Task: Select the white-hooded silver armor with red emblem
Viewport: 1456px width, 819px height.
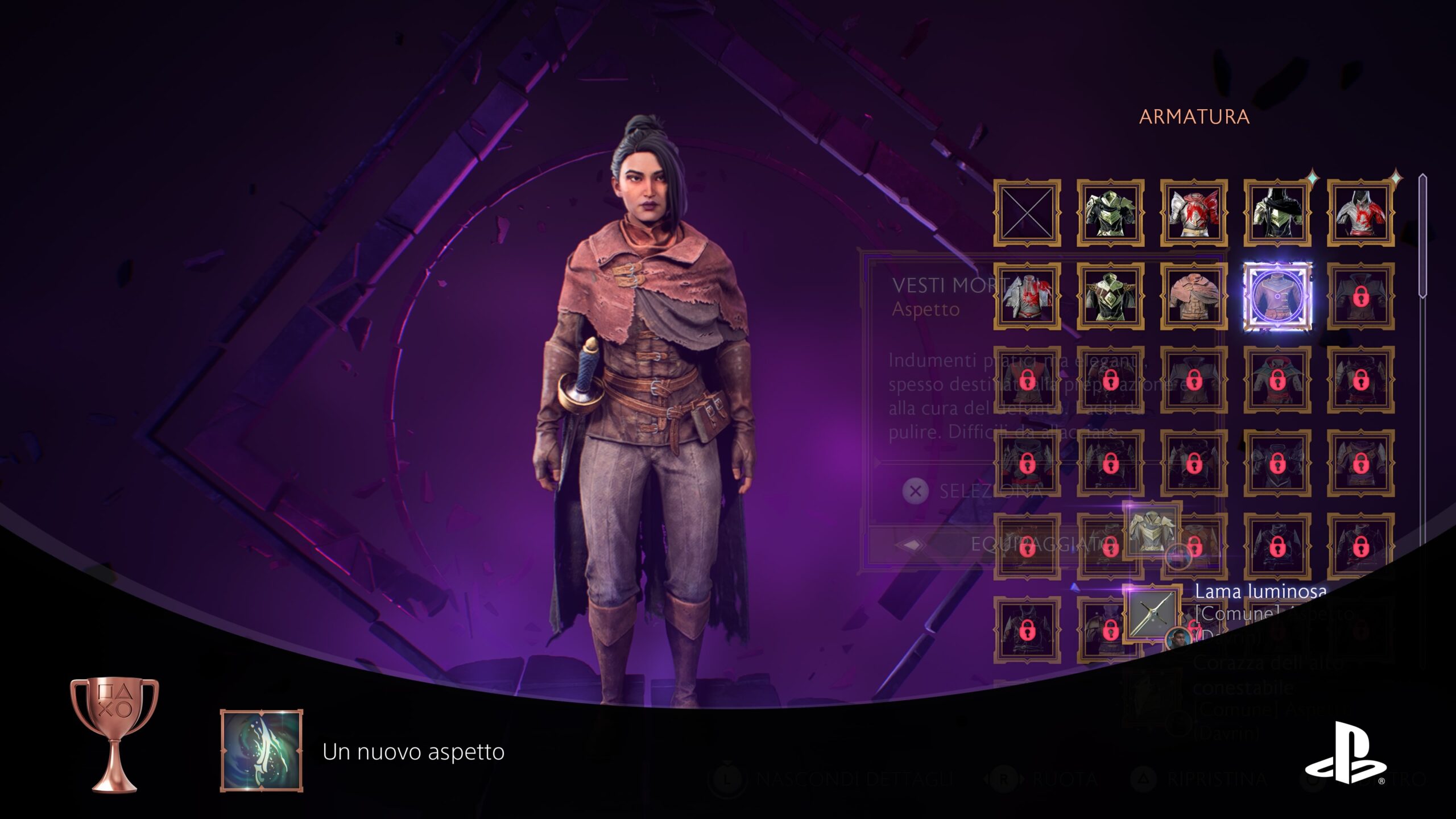Action: (1360, 213)
